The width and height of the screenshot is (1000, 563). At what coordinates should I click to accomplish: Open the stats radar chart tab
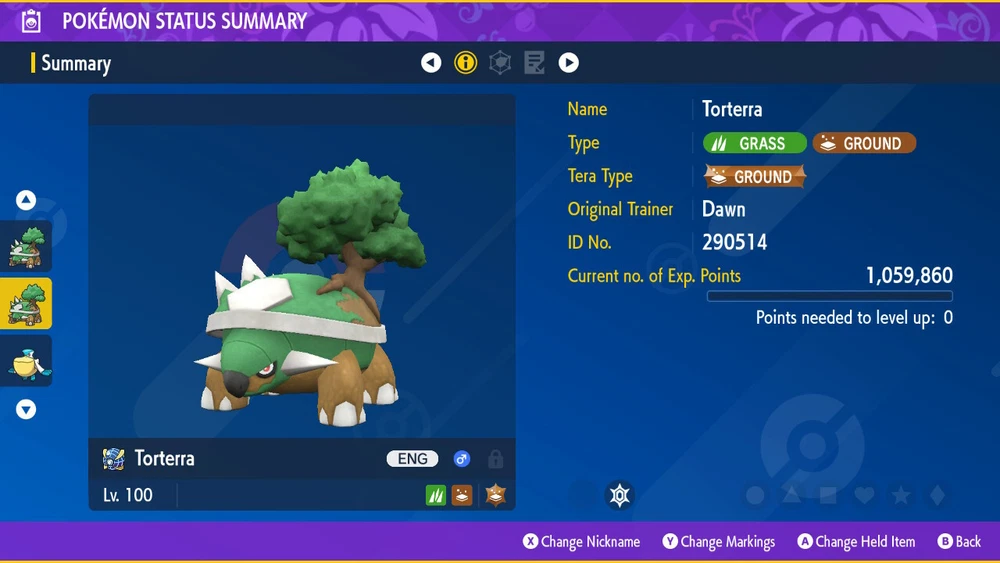point(500,63)
